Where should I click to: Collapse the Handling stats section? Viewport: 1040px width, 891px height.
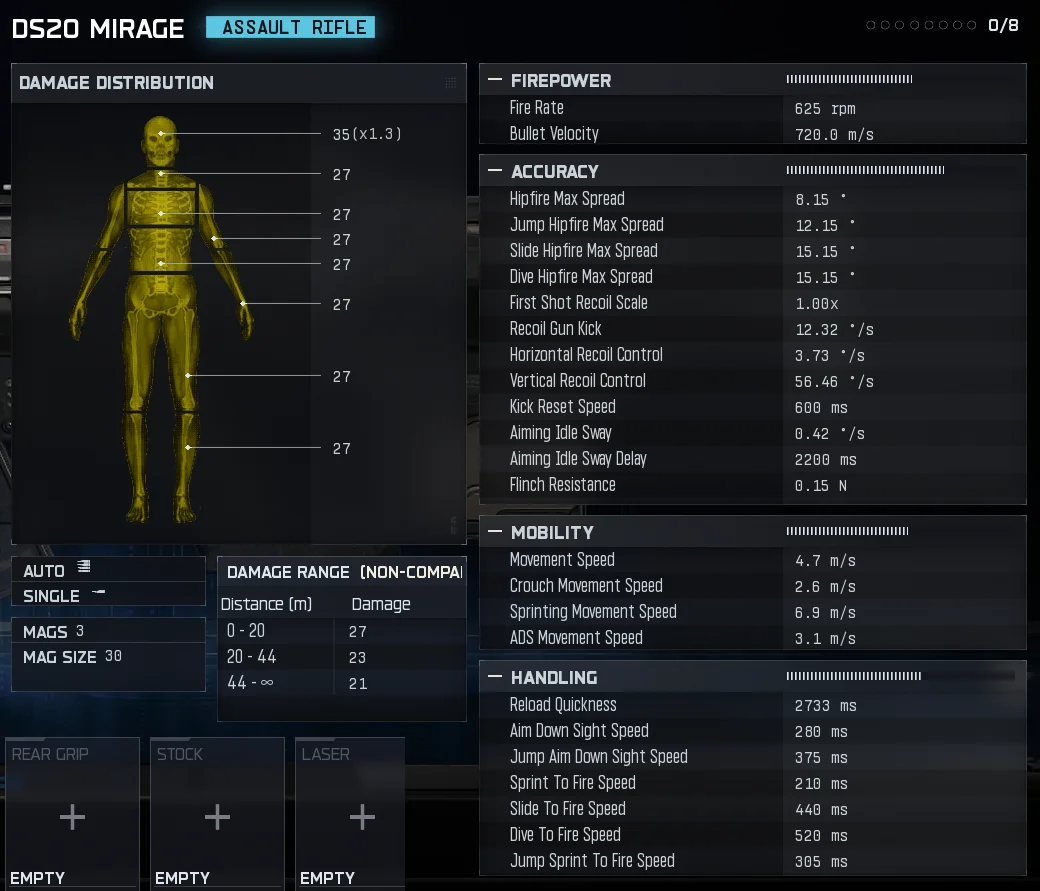[495, 678]
